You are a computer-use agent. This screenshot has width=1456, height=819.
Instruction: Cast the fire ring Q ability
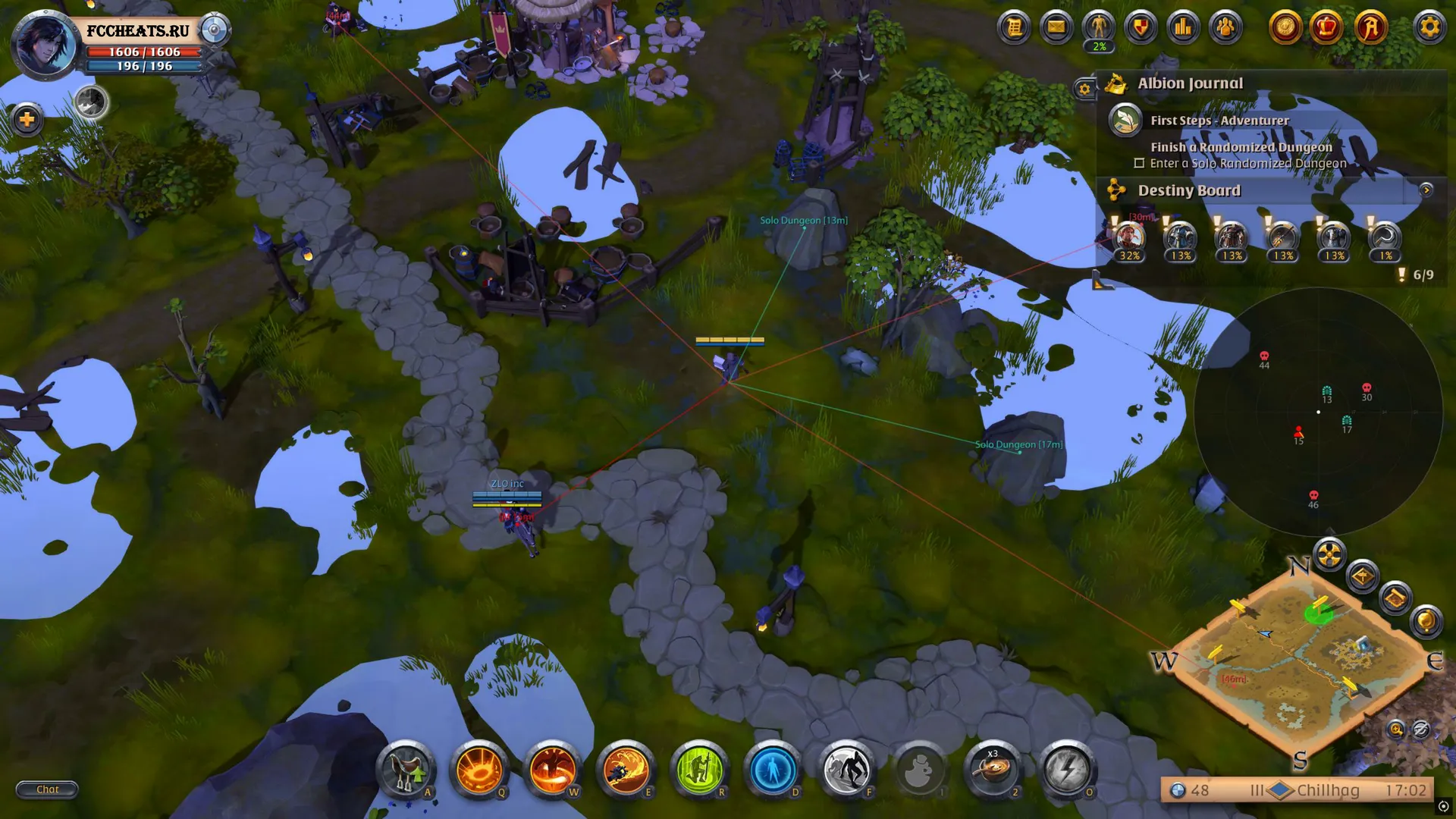[x=479, y=770]
